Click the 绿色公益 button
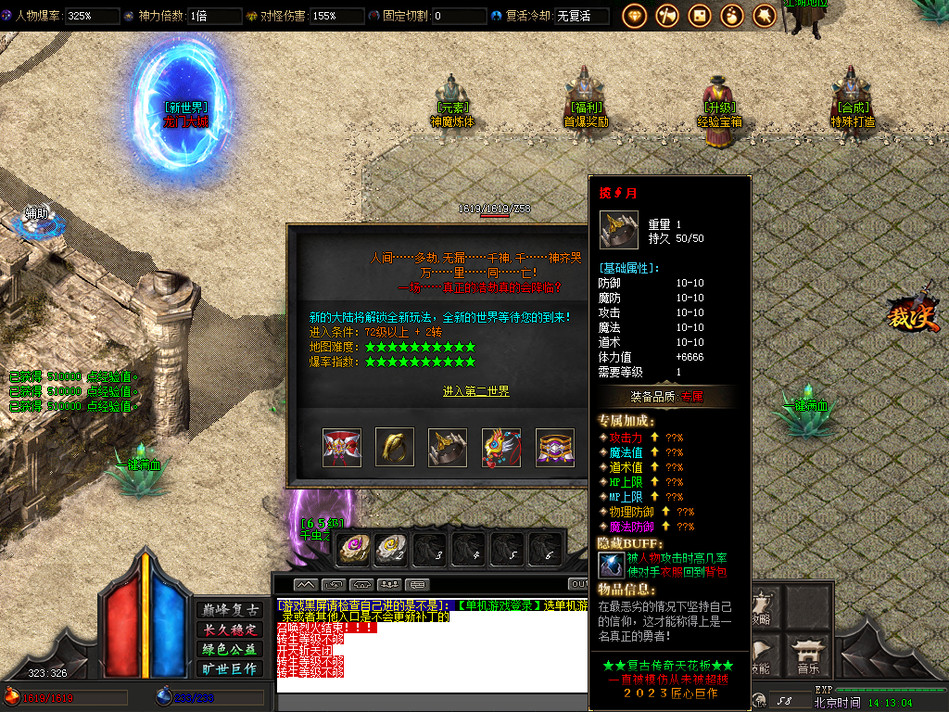This screenshot has width=949, height=712. point(230,649)
